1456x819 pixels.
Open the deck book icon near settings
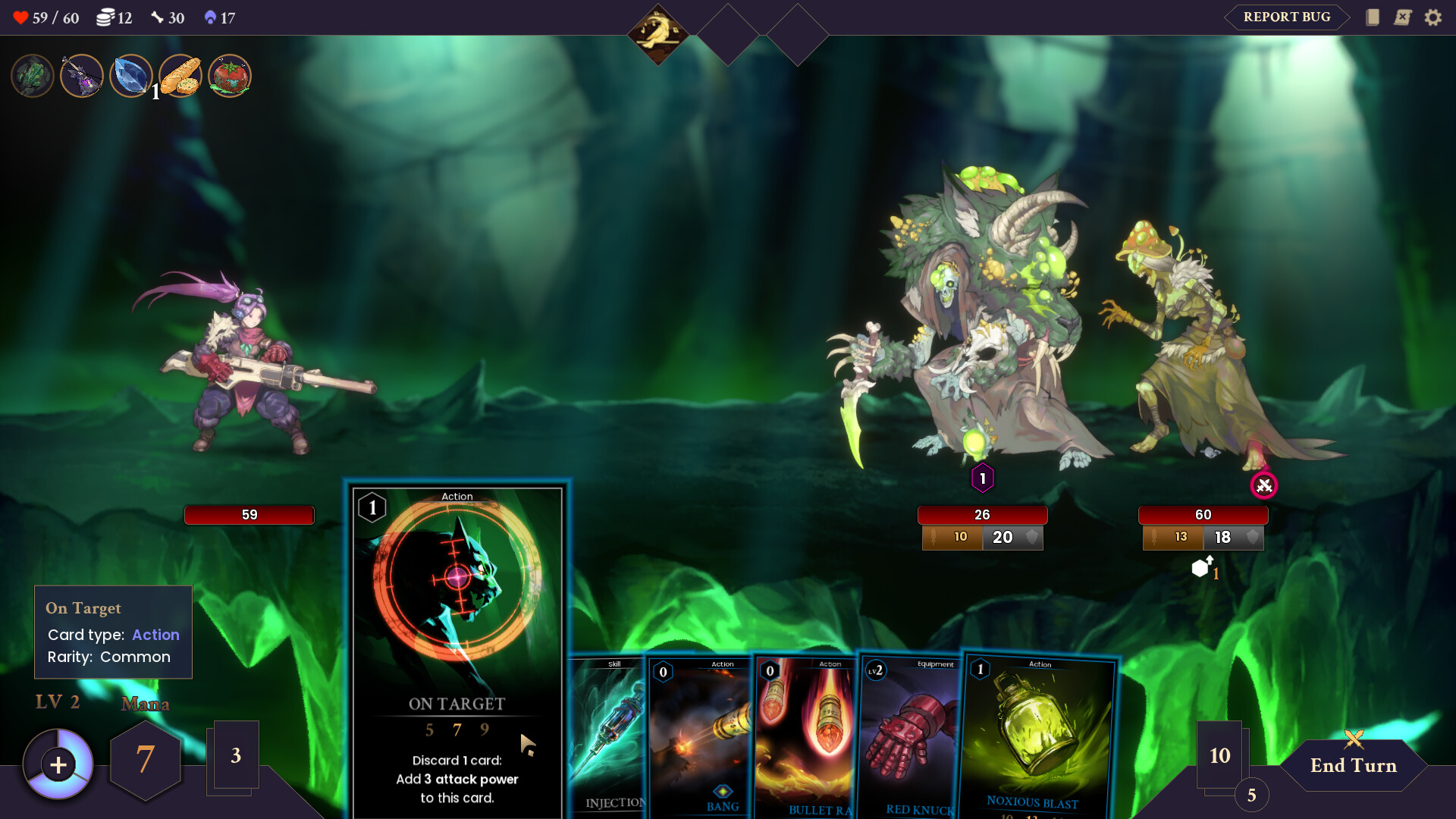1373,17
